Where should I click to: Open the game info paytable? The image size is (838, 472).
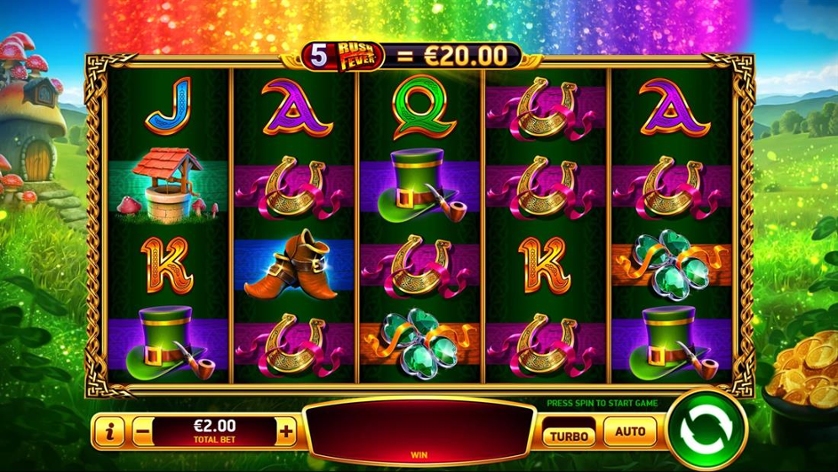point(109,432)
